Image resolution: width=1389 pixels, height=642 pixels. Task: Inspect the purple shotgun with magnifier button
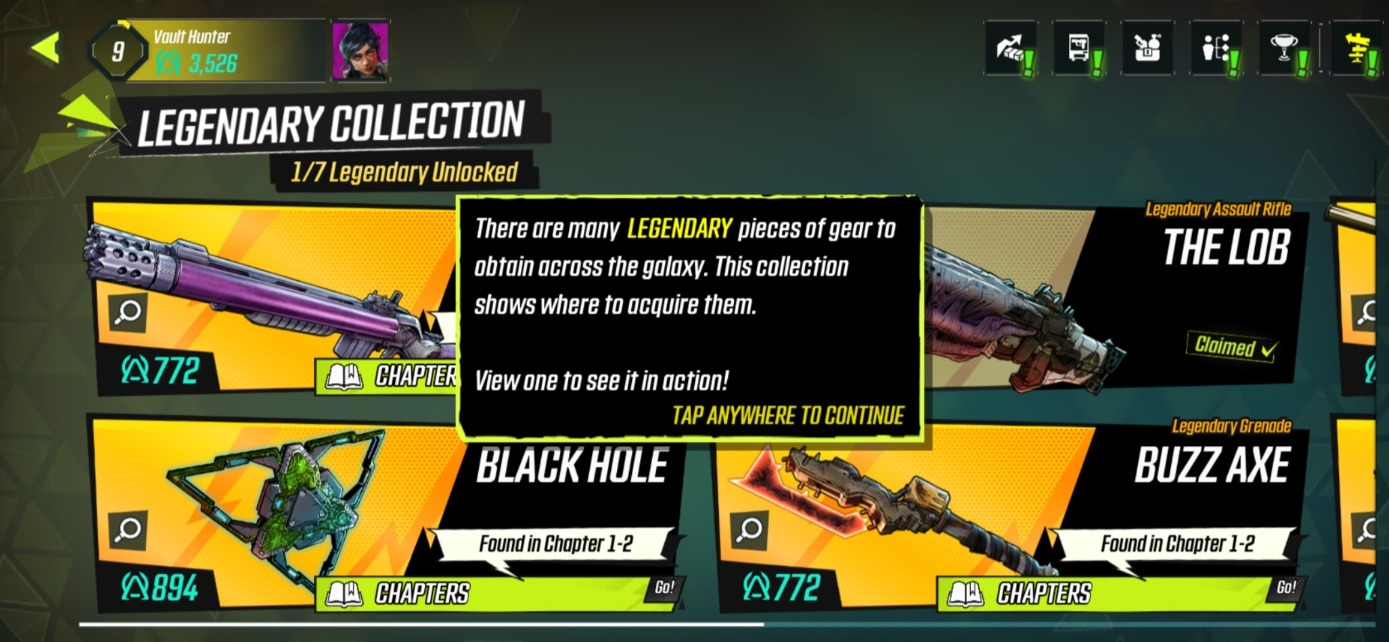coord(127,312)
